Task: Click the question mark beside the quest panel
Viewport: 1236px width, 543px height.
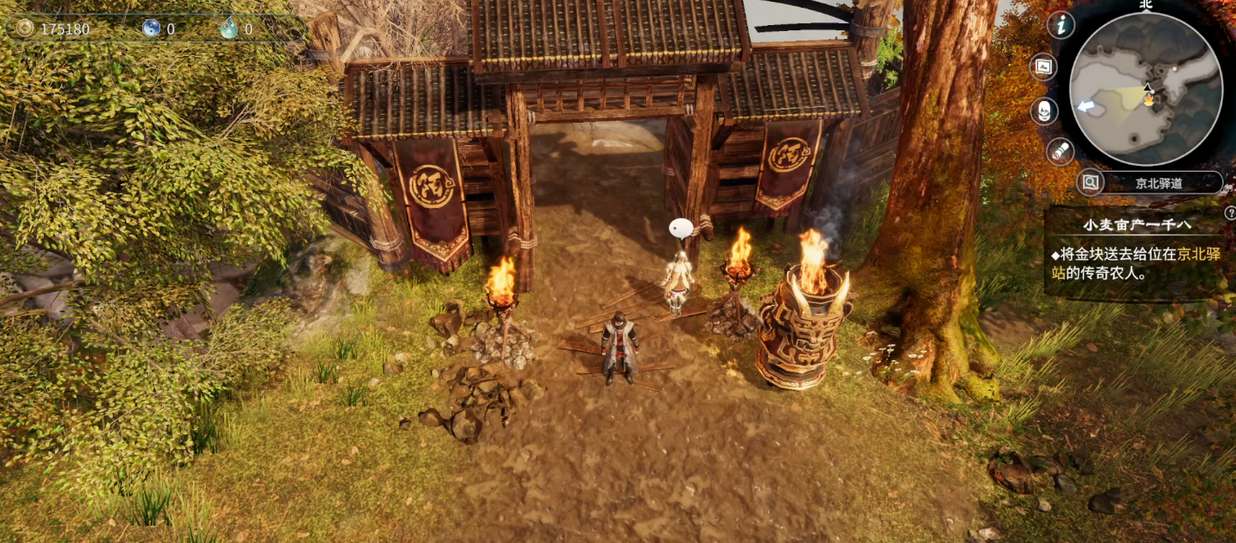Action: [x=1227, y=214]
